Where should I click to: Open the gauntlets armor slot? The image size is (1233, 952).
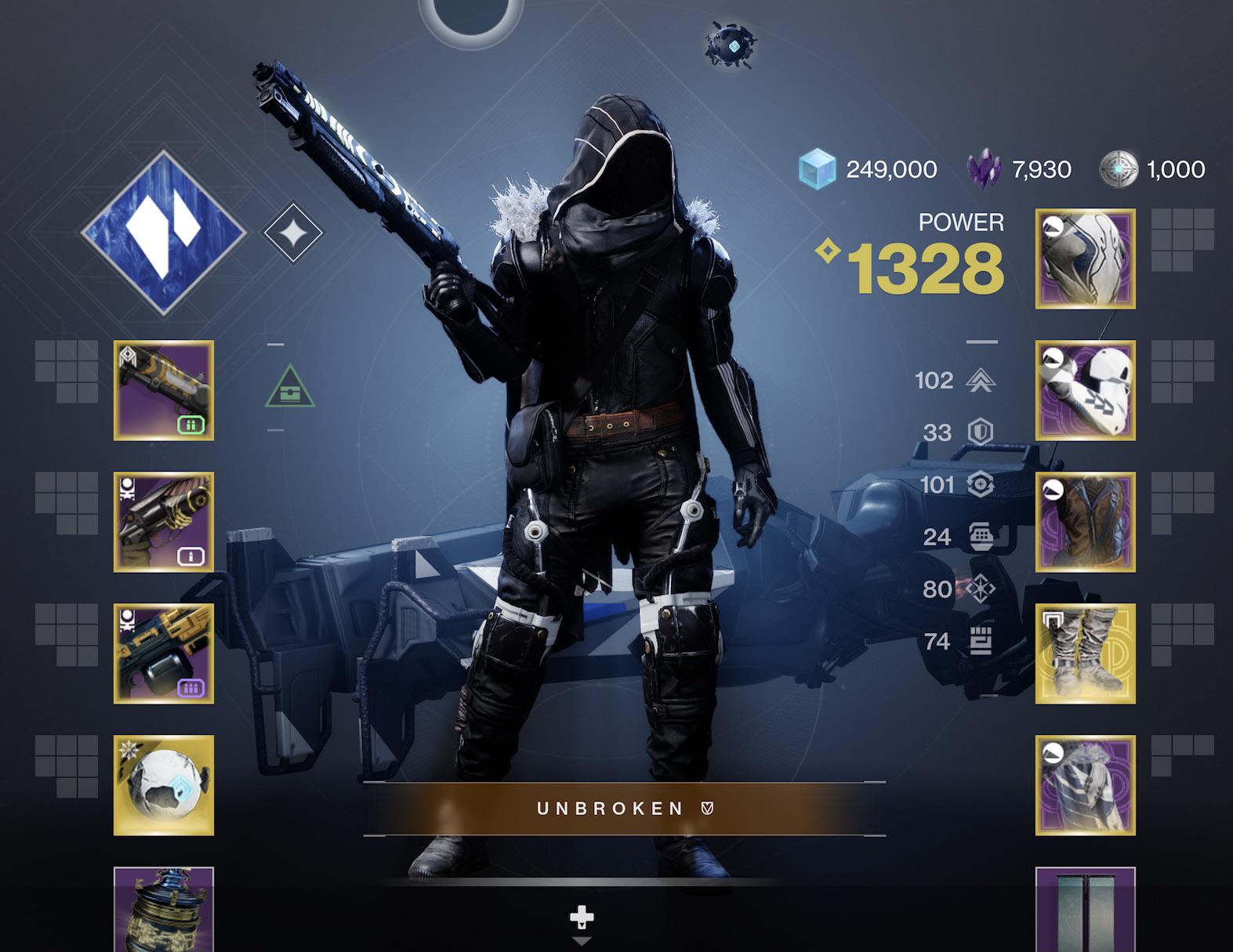pos(1085,392)
